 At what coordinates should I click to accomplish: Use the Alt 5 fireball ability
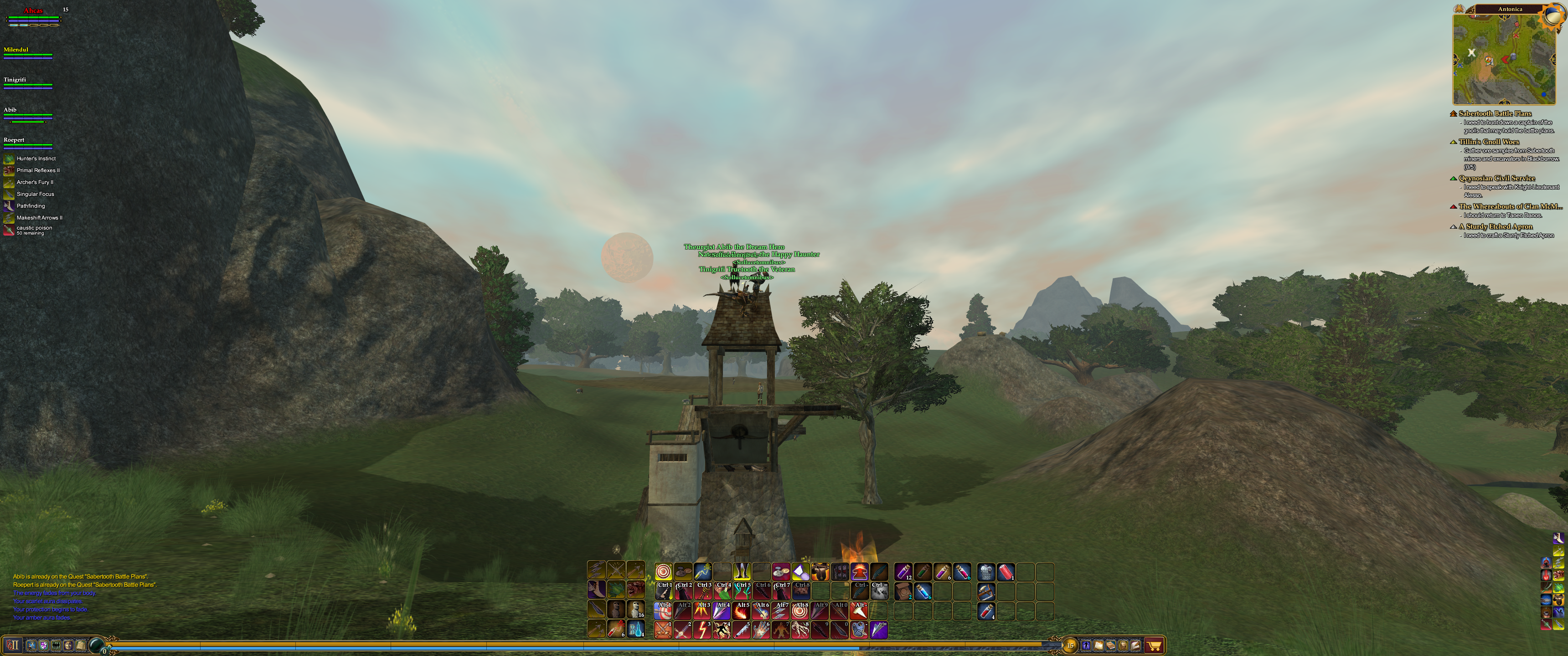pyautogui.click(x=742, y=610)
